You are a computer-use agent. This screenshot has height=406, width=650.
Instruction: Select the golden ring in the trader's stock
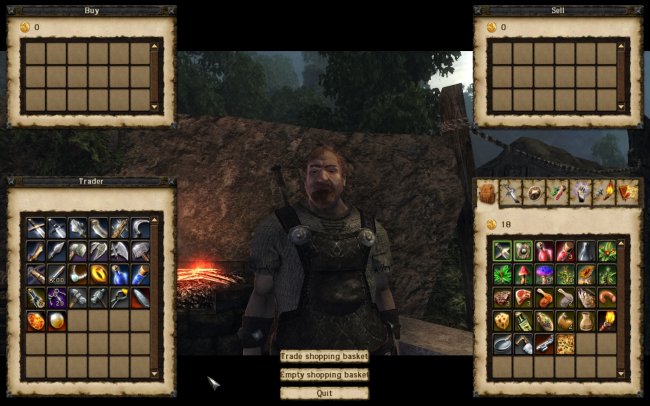pyautogui.click(x=99, y=273)
